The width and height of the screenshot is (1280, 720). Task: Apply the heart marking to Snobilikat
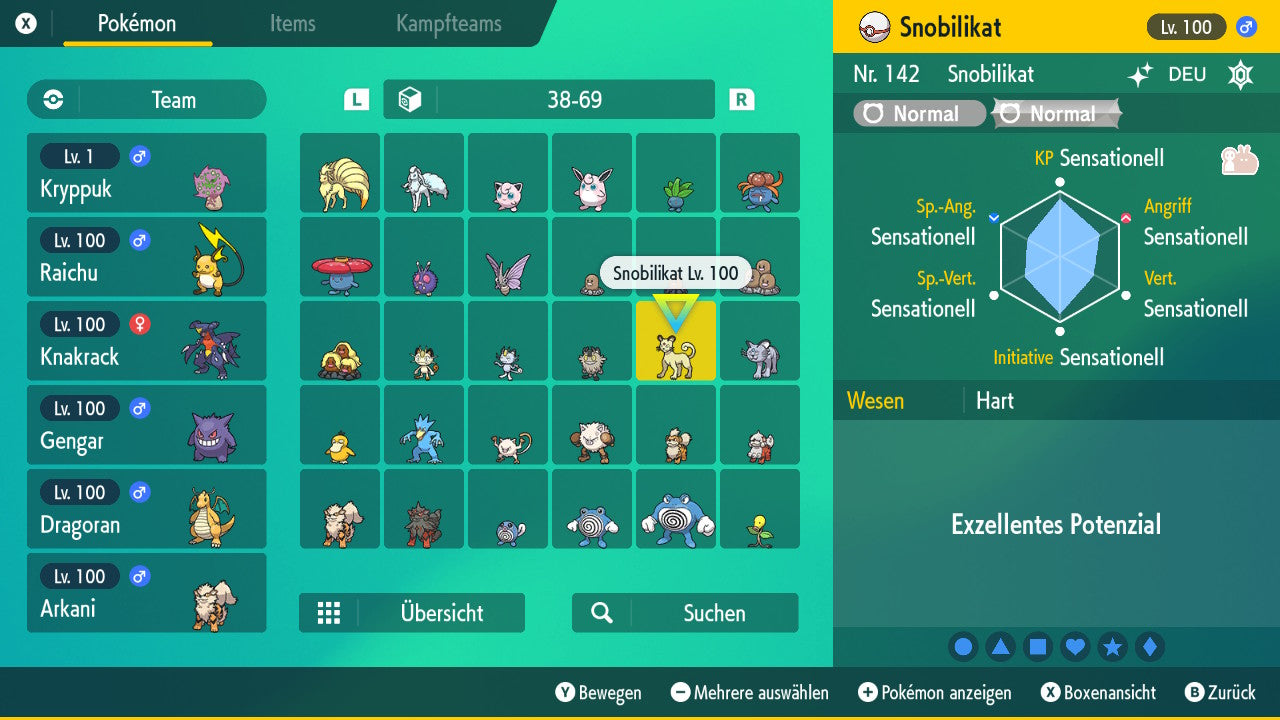1075,647
